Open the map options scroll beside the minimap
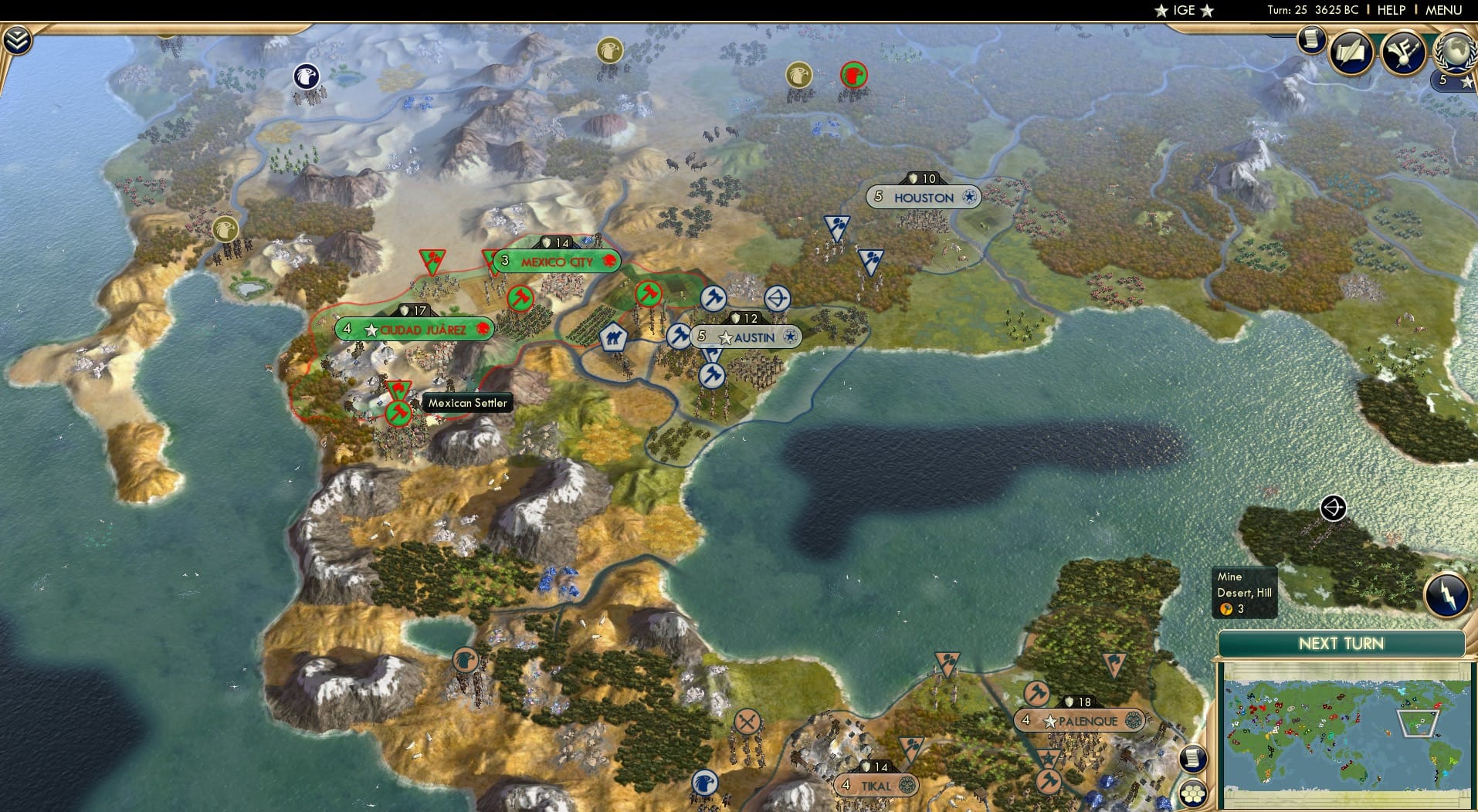 click(x=1192, y=758)
